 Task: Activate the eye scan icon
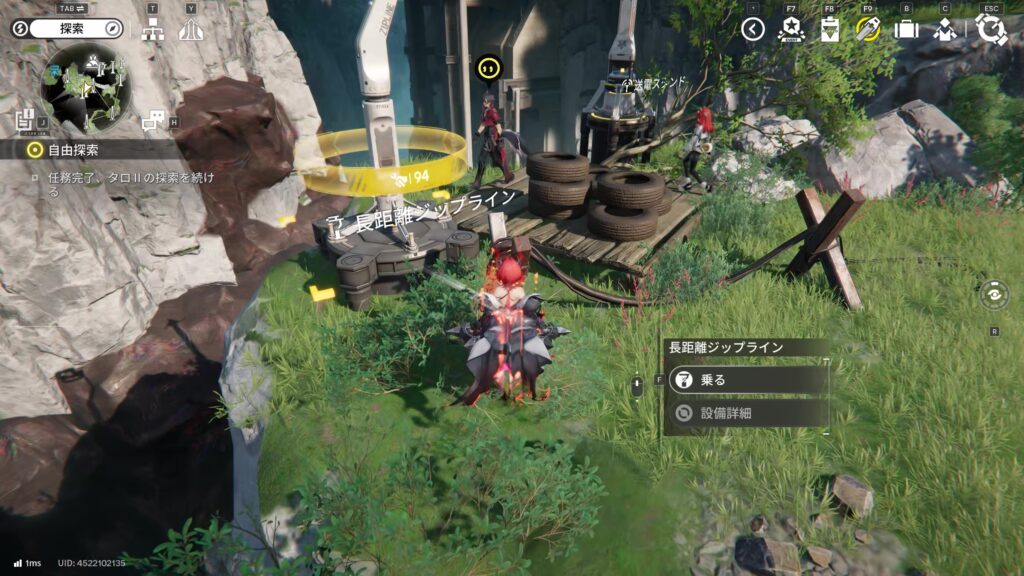click(x=994, y=296)
